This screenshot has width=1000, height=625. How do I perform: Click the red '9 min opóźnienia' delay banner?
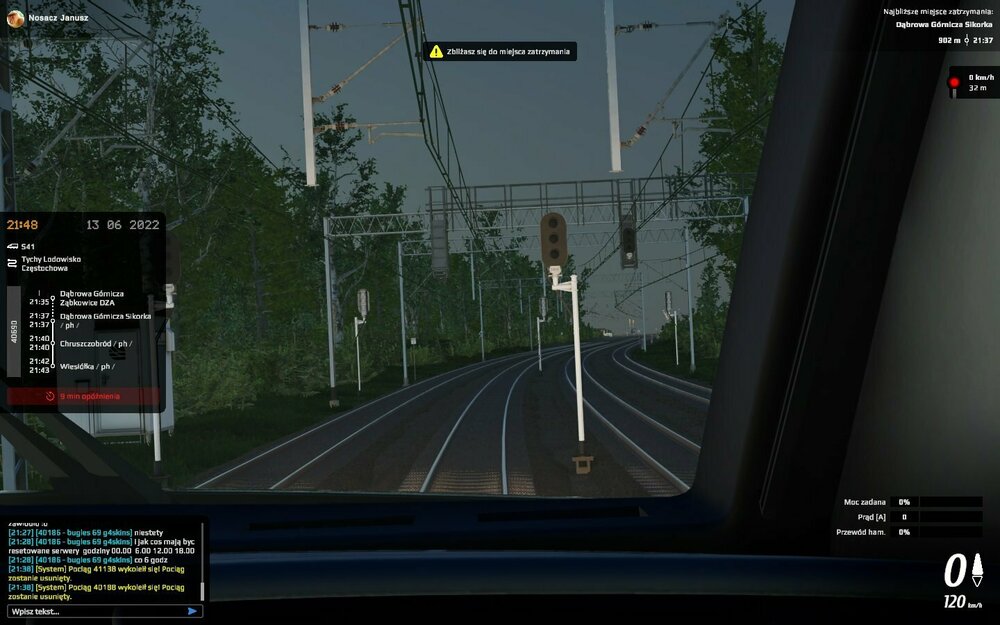(x=83, y=396)
